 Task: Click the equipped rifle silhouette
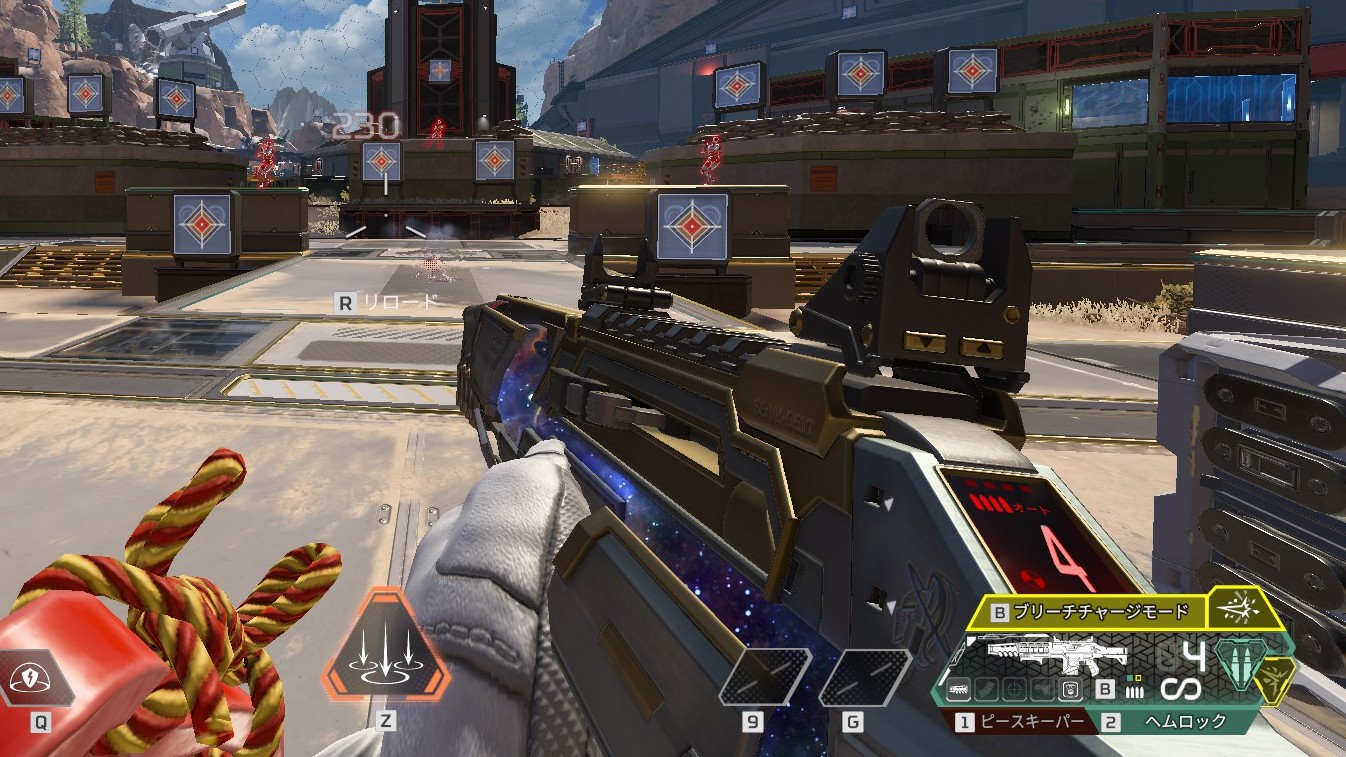(1057, 652)
